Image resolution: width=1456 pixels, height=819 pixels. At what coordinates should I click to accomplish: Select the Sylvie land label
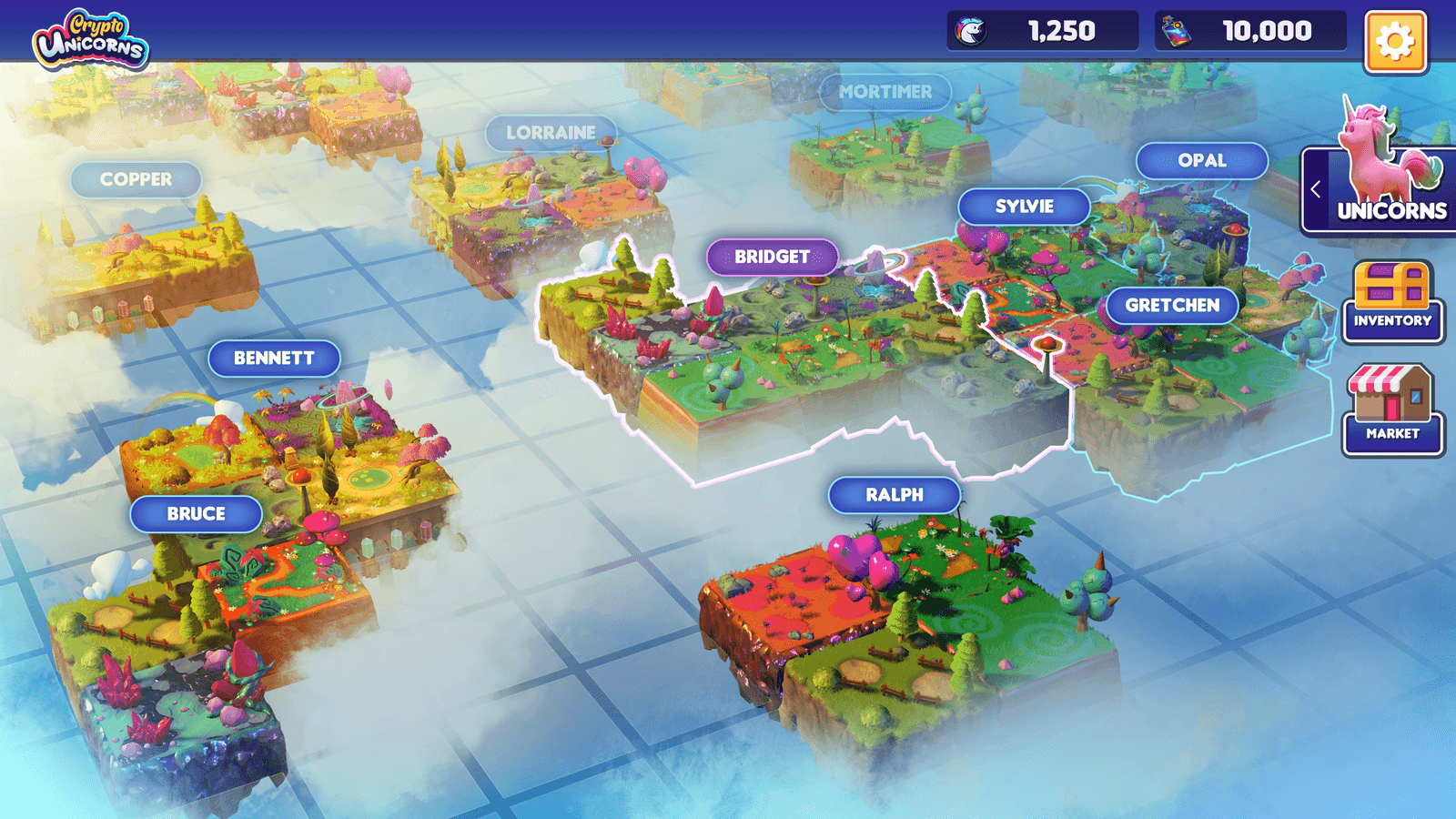point(1024,207)
